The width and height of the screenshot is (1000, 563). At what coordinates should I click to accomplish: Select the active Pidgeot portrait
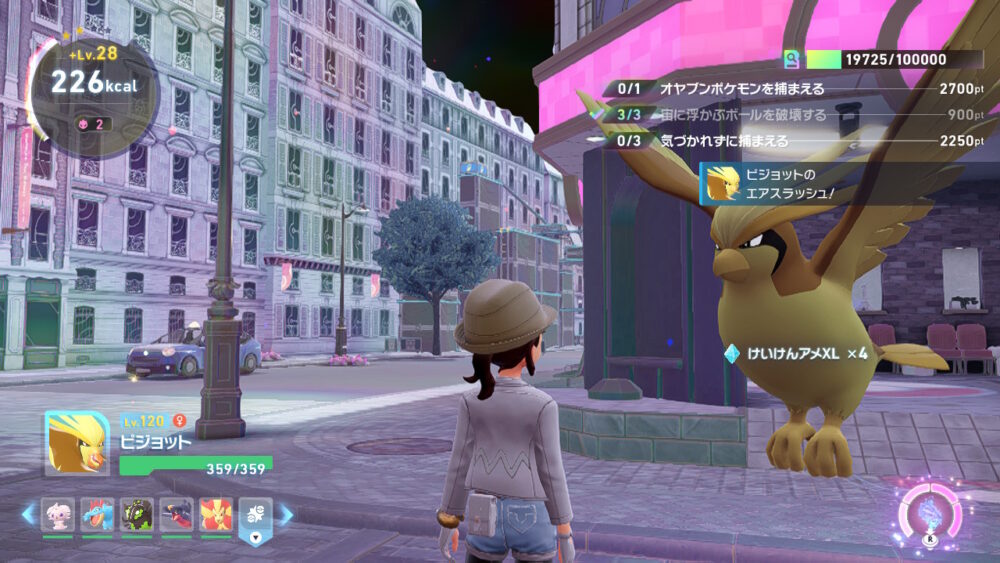point(77,443)
